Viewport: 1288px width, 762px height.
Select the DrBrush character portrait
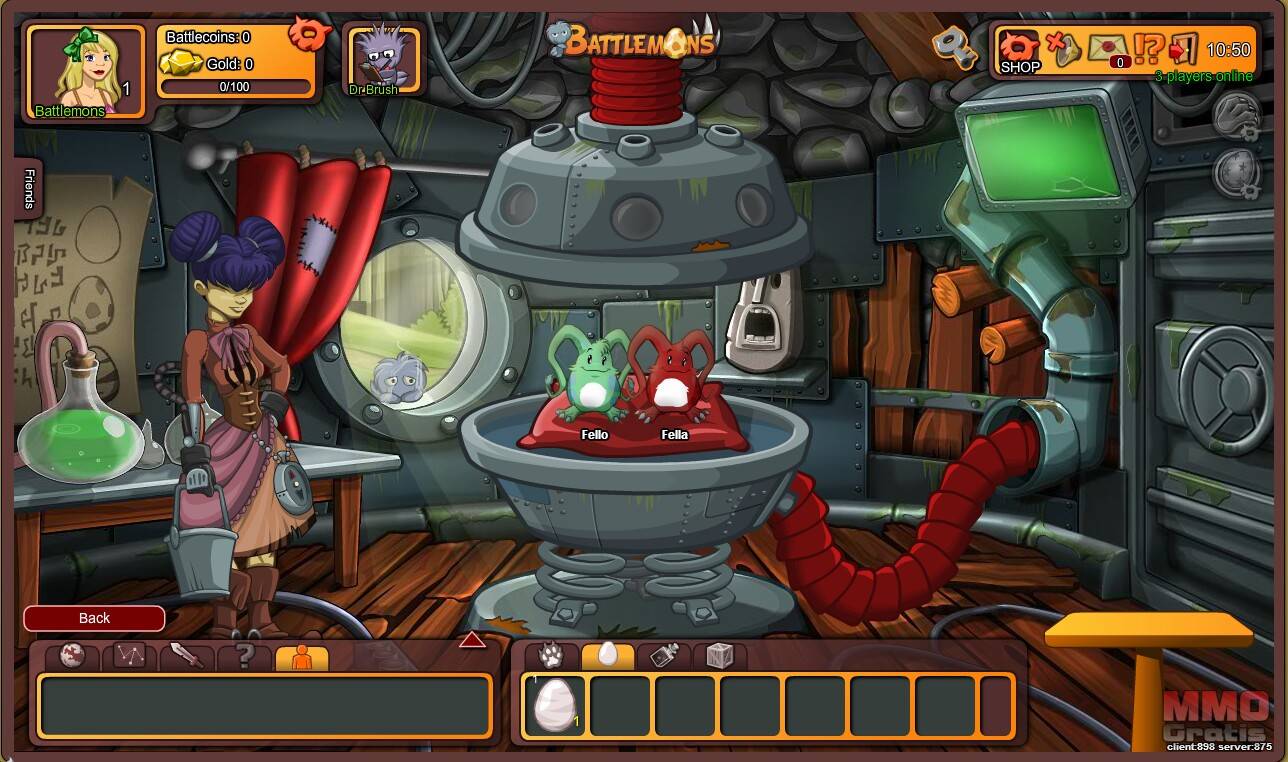click(x=382, y=60)
